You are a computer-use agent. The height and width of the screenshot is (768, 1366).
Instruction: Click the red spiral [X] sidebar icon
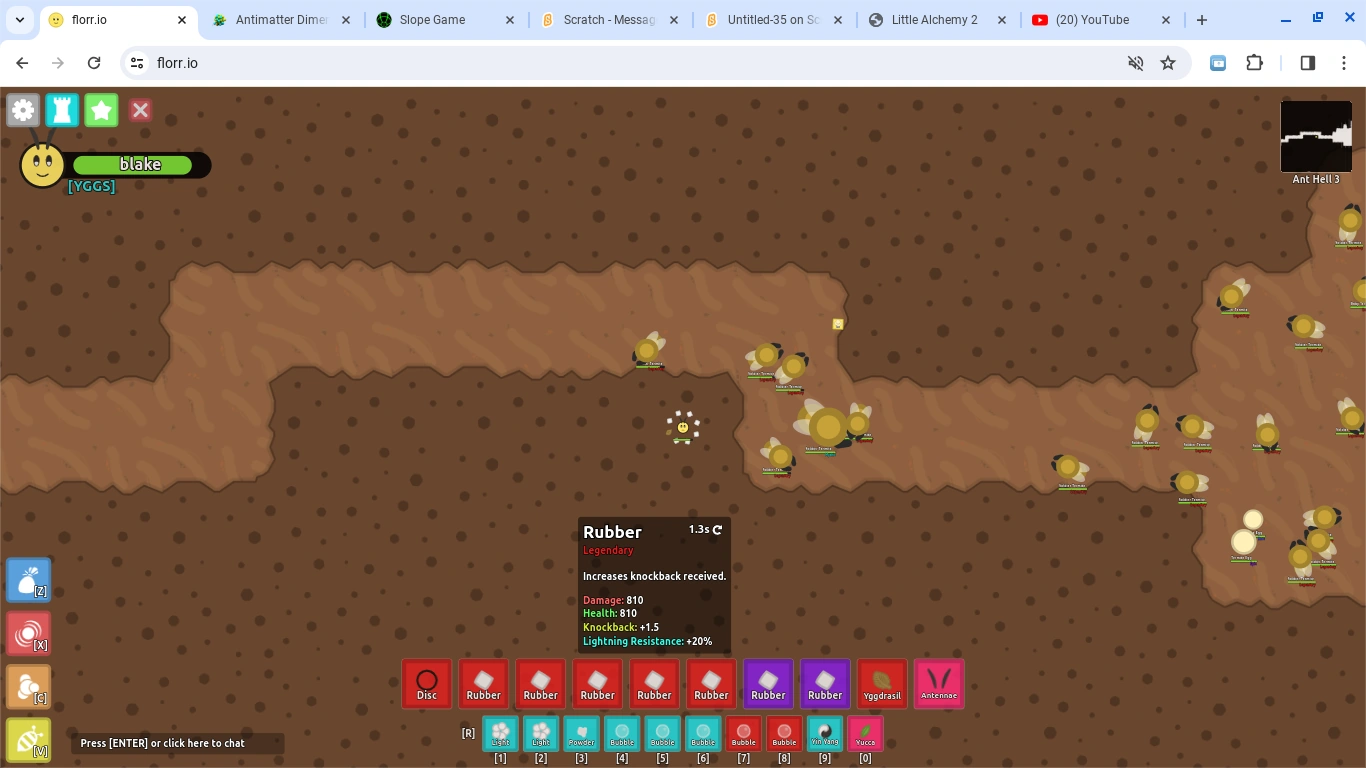coord(28,633)
